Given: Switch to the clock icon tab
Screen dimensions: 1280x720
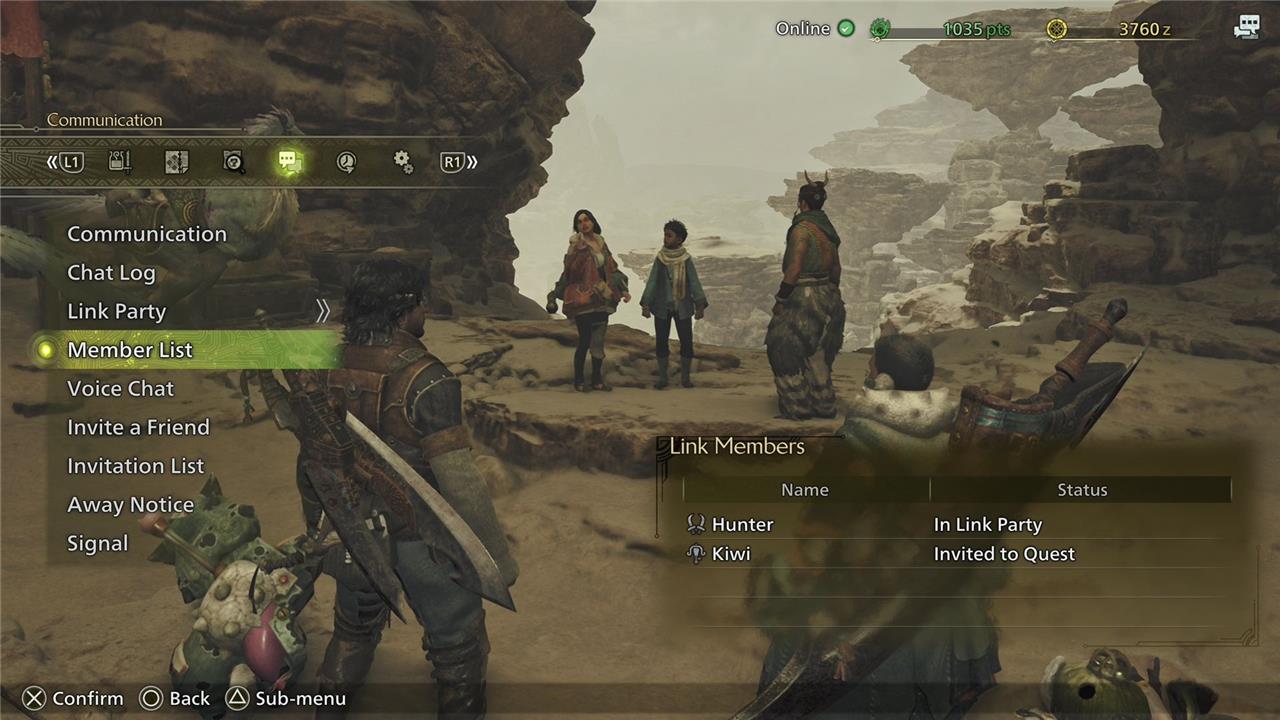Looking at the screenshot, I should [x=346, y=162].
